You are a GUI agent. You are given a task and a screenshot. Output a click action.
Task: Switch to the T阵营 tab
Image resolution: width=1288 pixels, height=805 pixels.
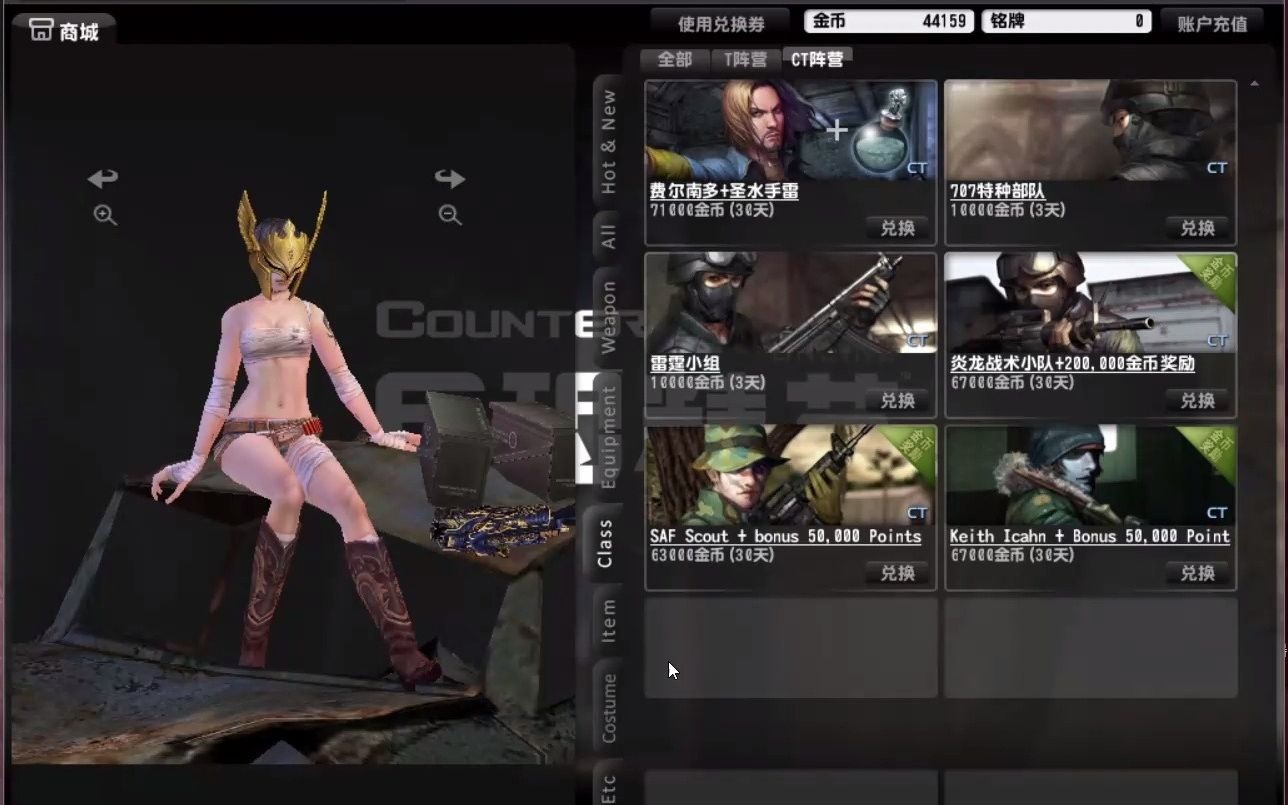click(744, 59)
